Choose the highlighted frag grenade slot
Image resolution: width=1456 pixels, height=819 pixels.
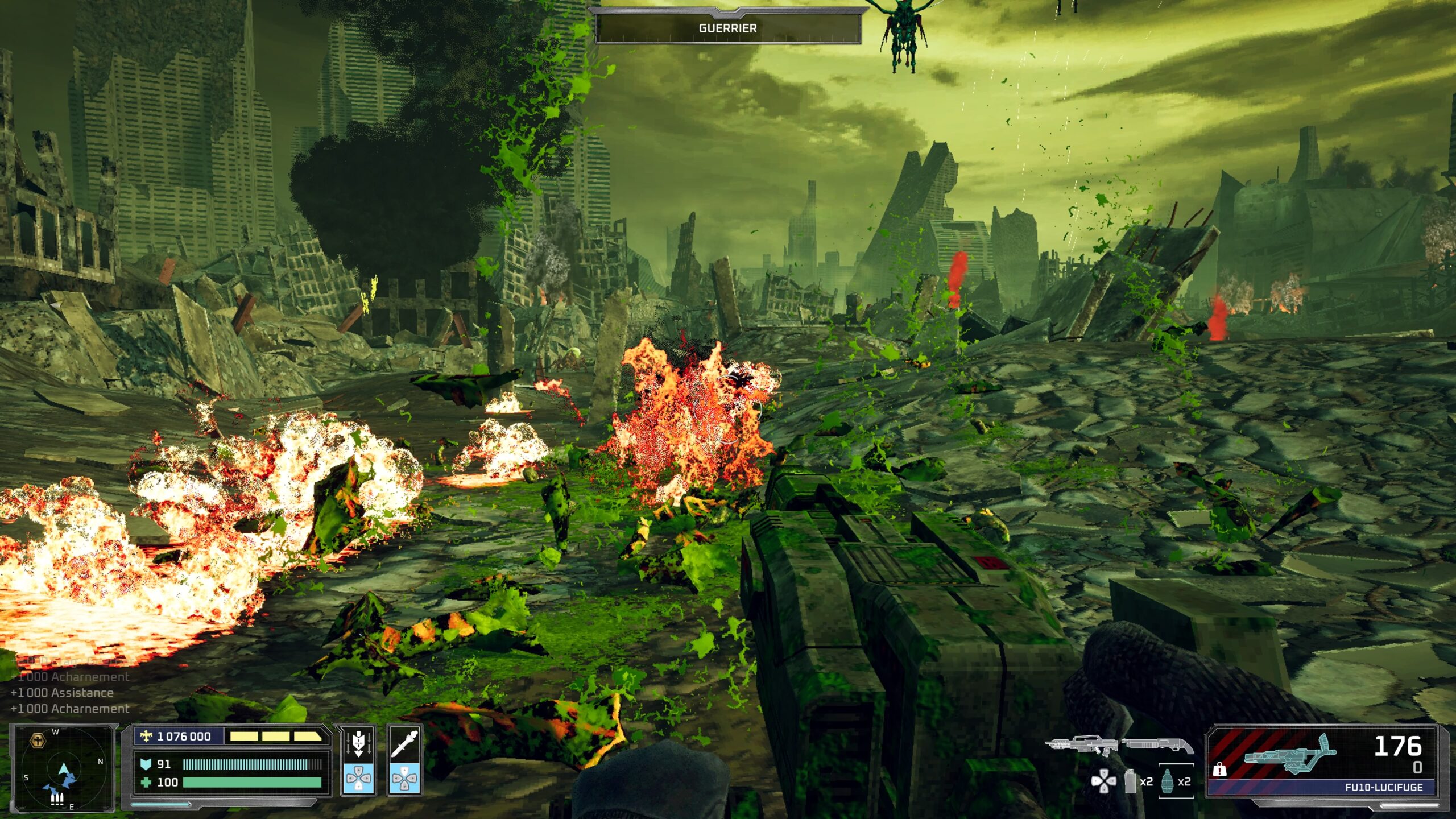click(x=1168, y=781)
